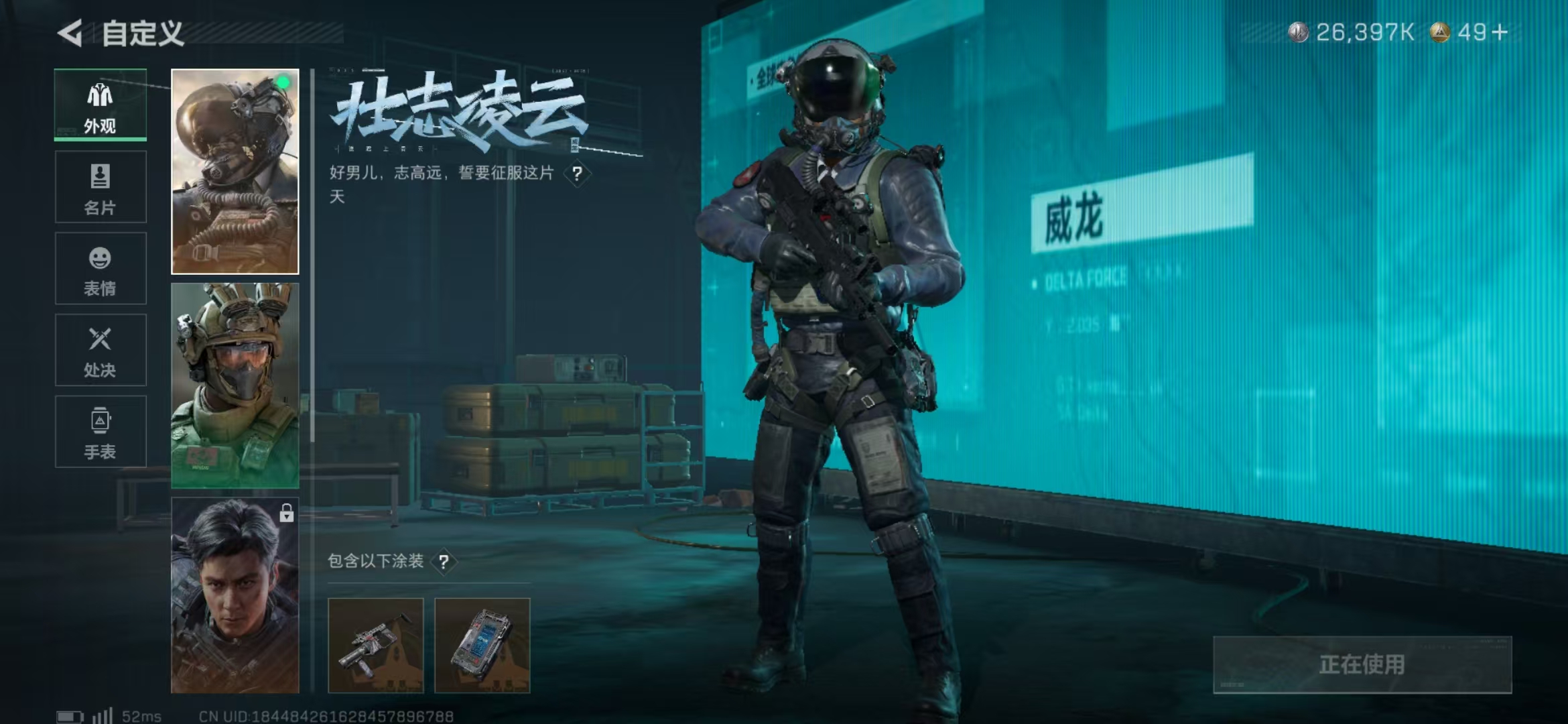Open the 处决 execution crossed-blades icon
Viewport: 1568px width, 724px height.
[x=99, y=341]
